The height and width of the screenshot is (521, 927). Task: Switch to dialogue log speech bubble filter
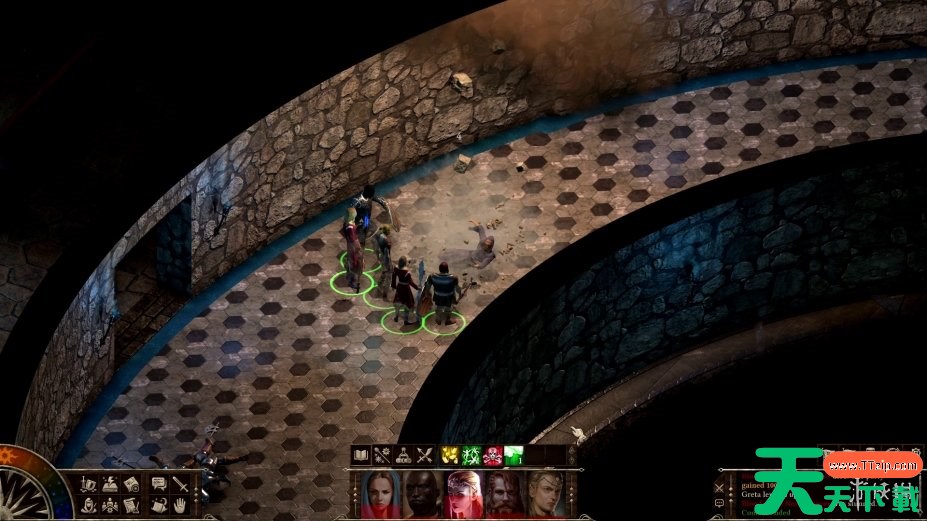(718, 504)
